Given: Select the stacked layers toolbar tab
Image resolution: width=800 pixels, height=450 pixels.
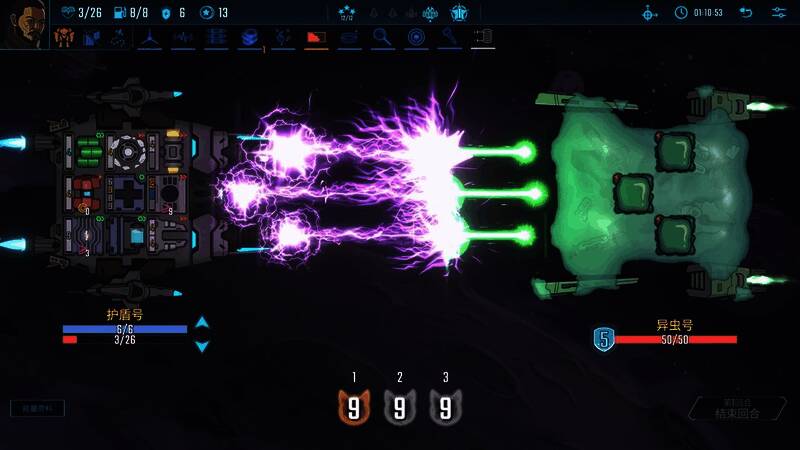Looking at the screenshot, I should pyautogui.click(x=250, y=37).
